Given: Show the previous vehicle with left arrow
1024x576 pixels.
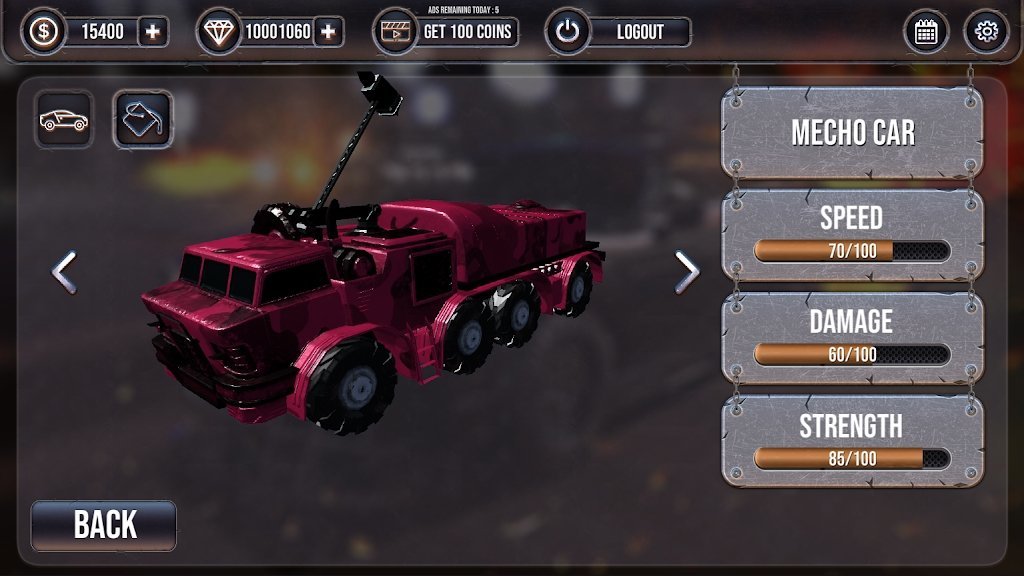Looking at the screenshot, I should (64, 272).
